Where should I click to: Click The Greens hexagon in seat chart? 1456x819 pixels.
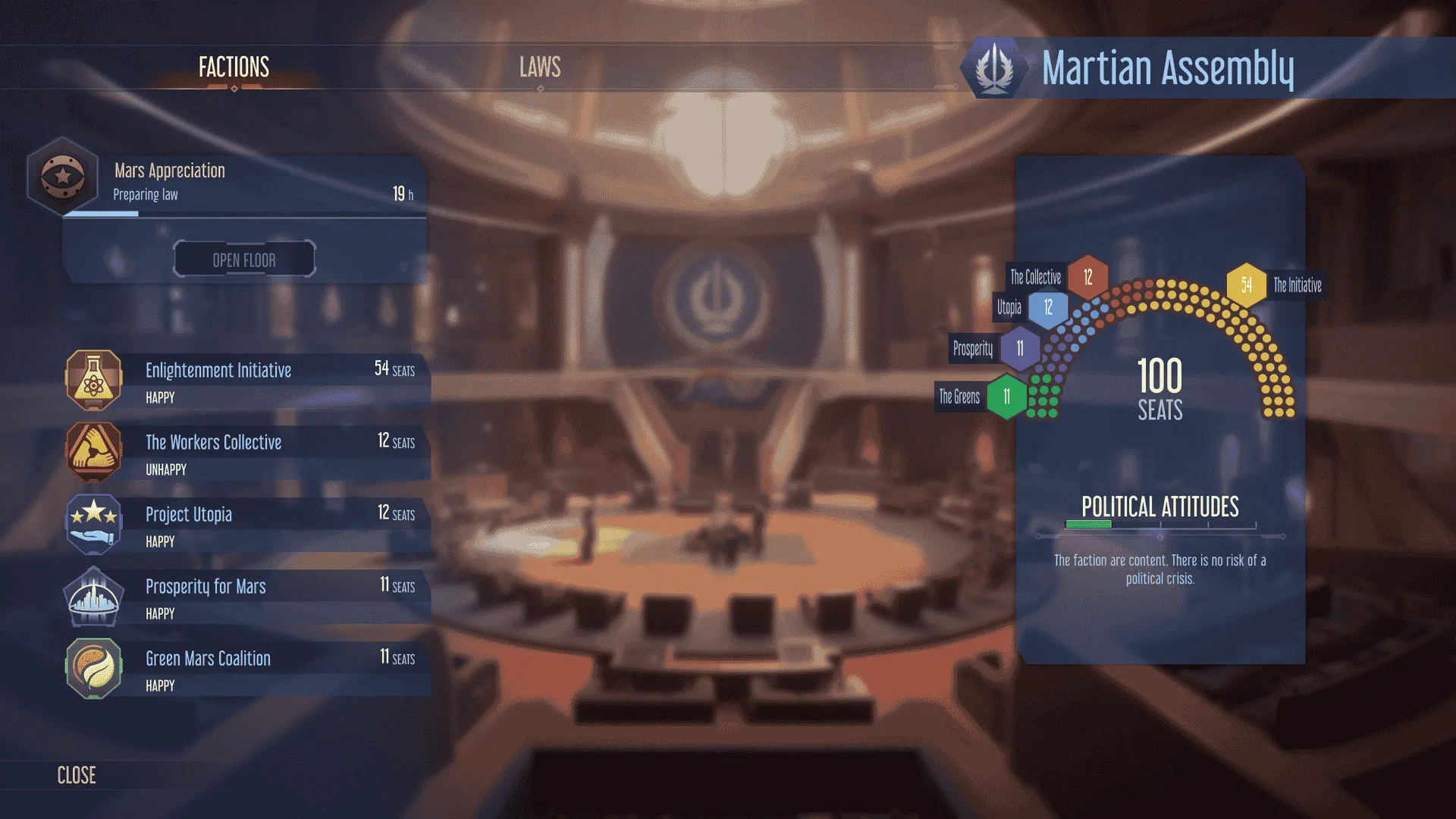pos(1007,395)
